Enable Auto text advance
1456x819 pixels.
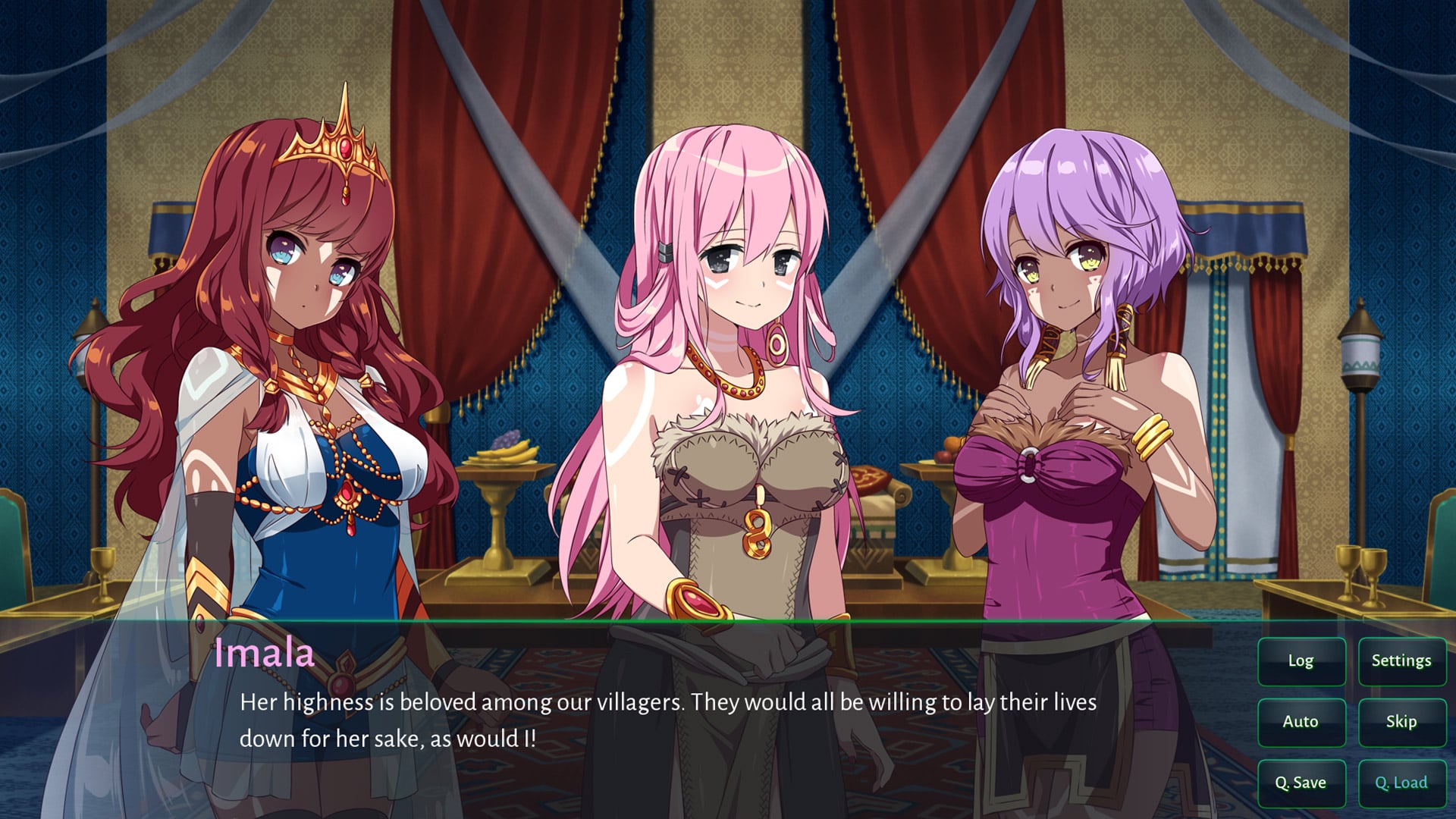coord(1301,722)
